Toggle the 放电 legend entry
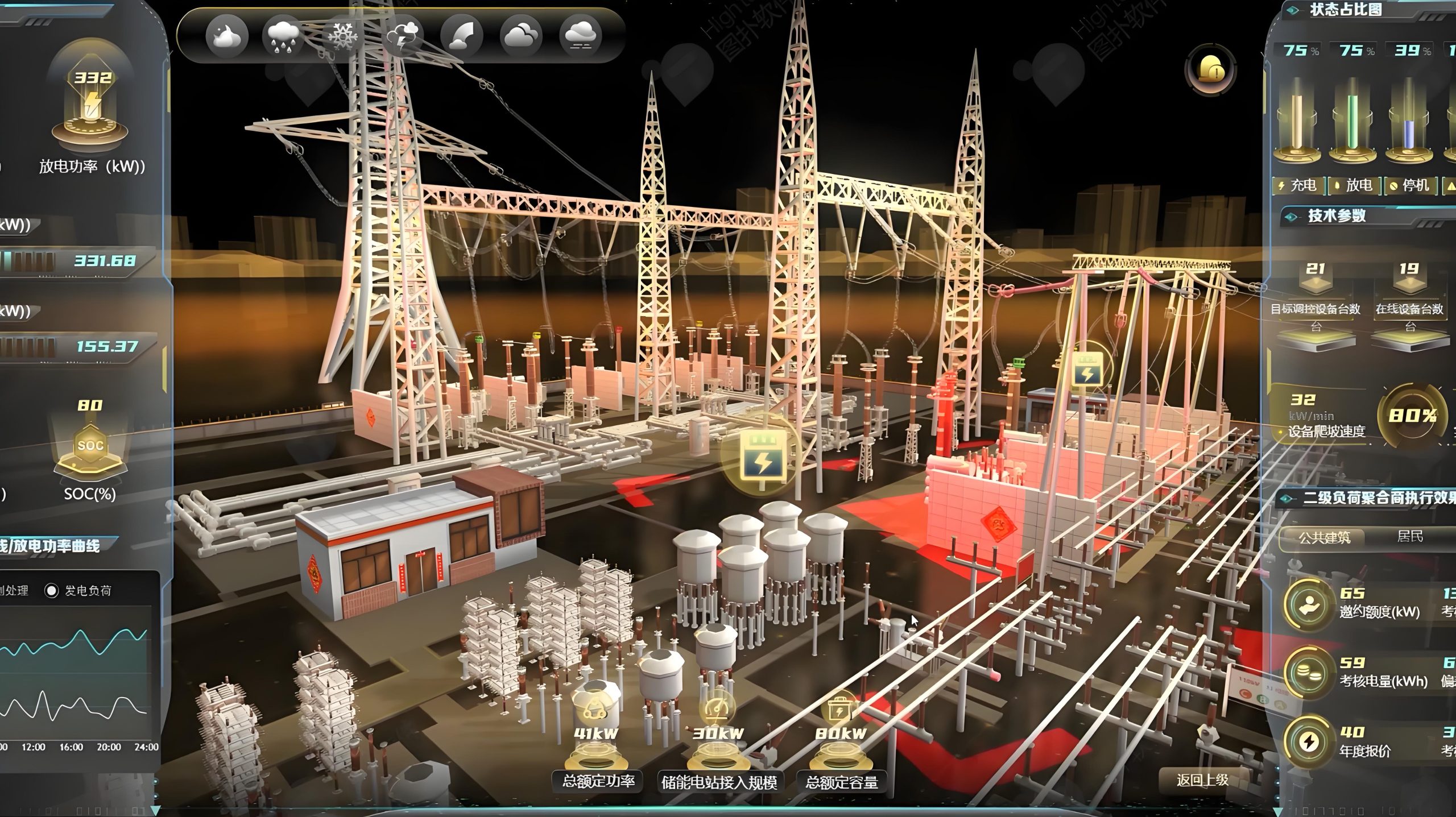1456x817 pixels. pyautogui.click(x=1354, y=185)
